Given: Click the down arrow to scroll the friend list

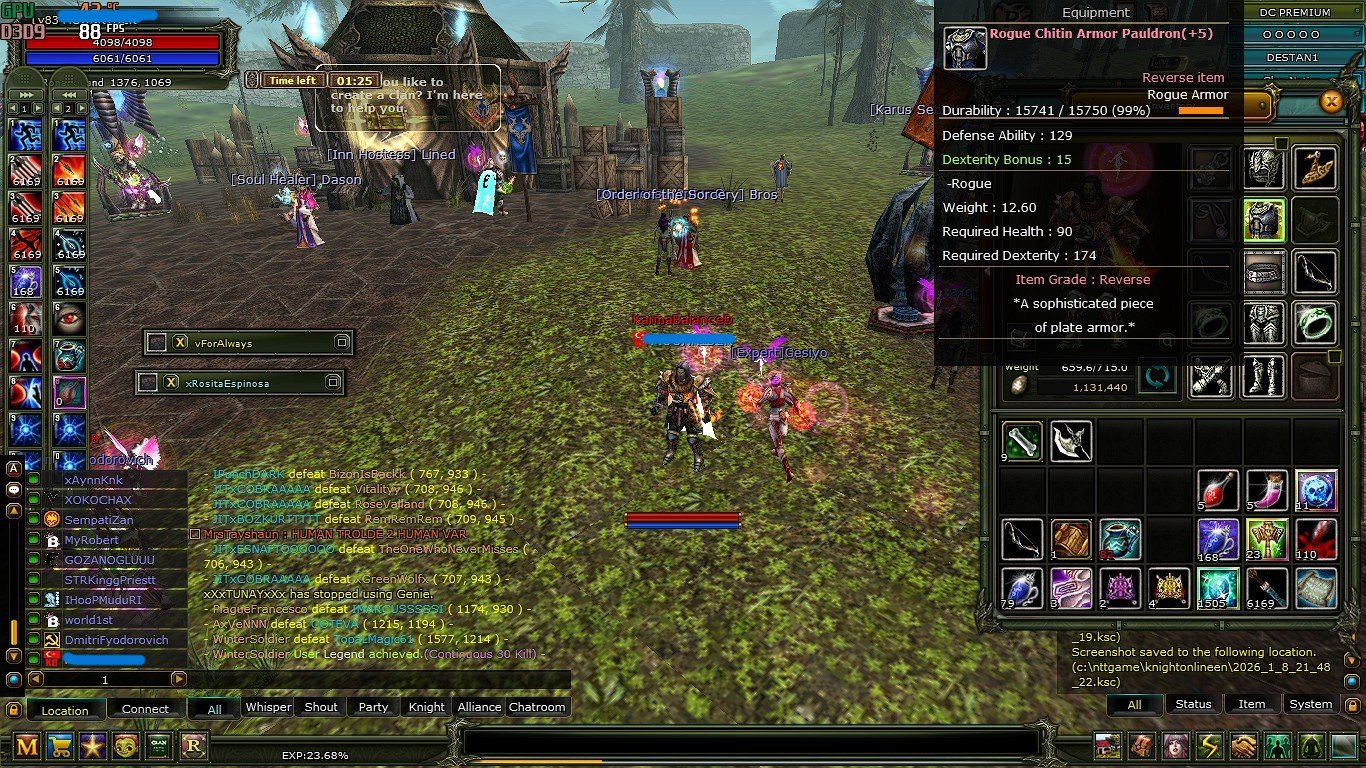Looking at the screenshot, I should pos(15,657).
